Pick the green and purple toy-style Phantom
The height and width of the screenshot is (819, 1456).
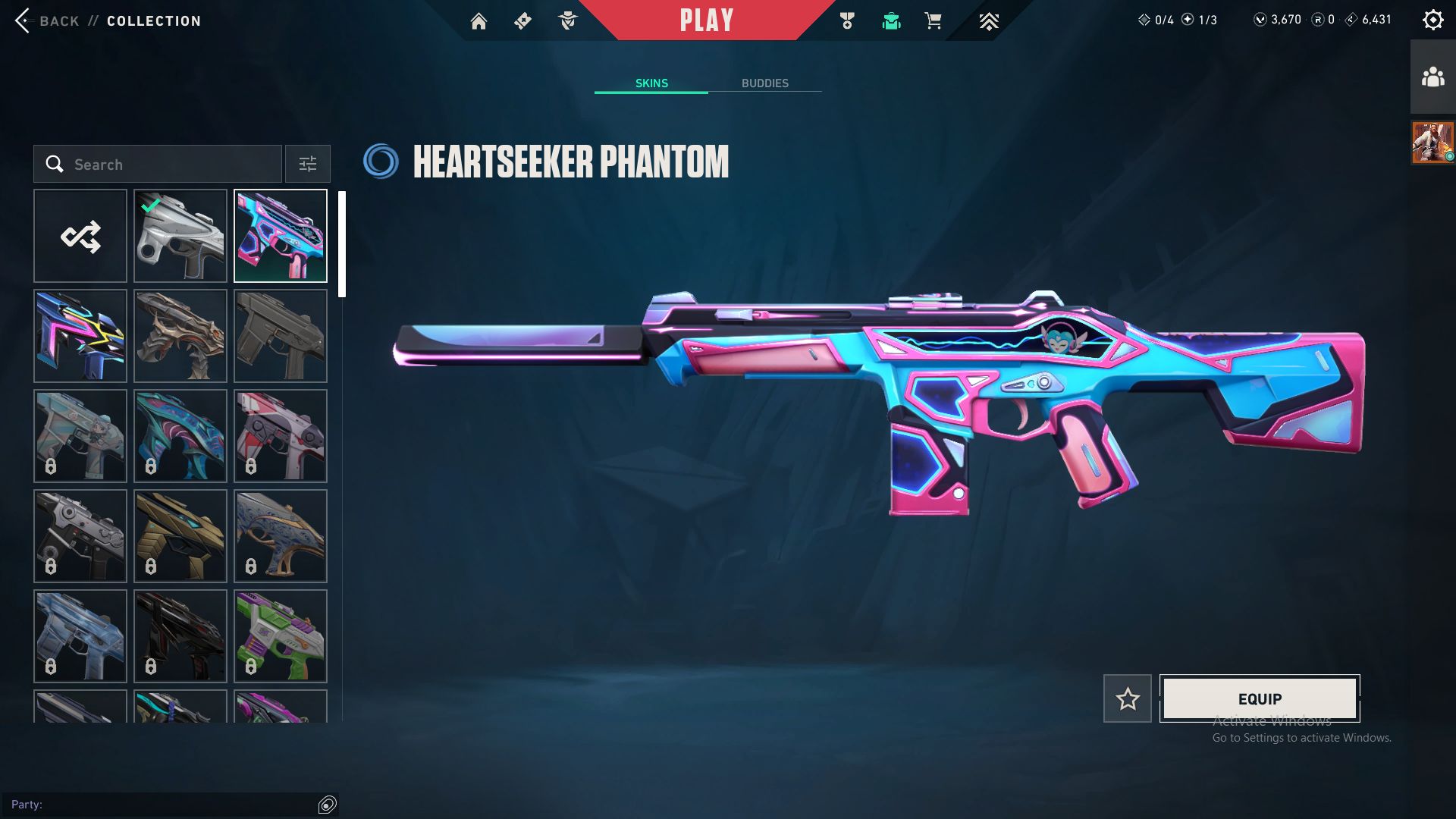pyautogui.click(x=281, y=636)
